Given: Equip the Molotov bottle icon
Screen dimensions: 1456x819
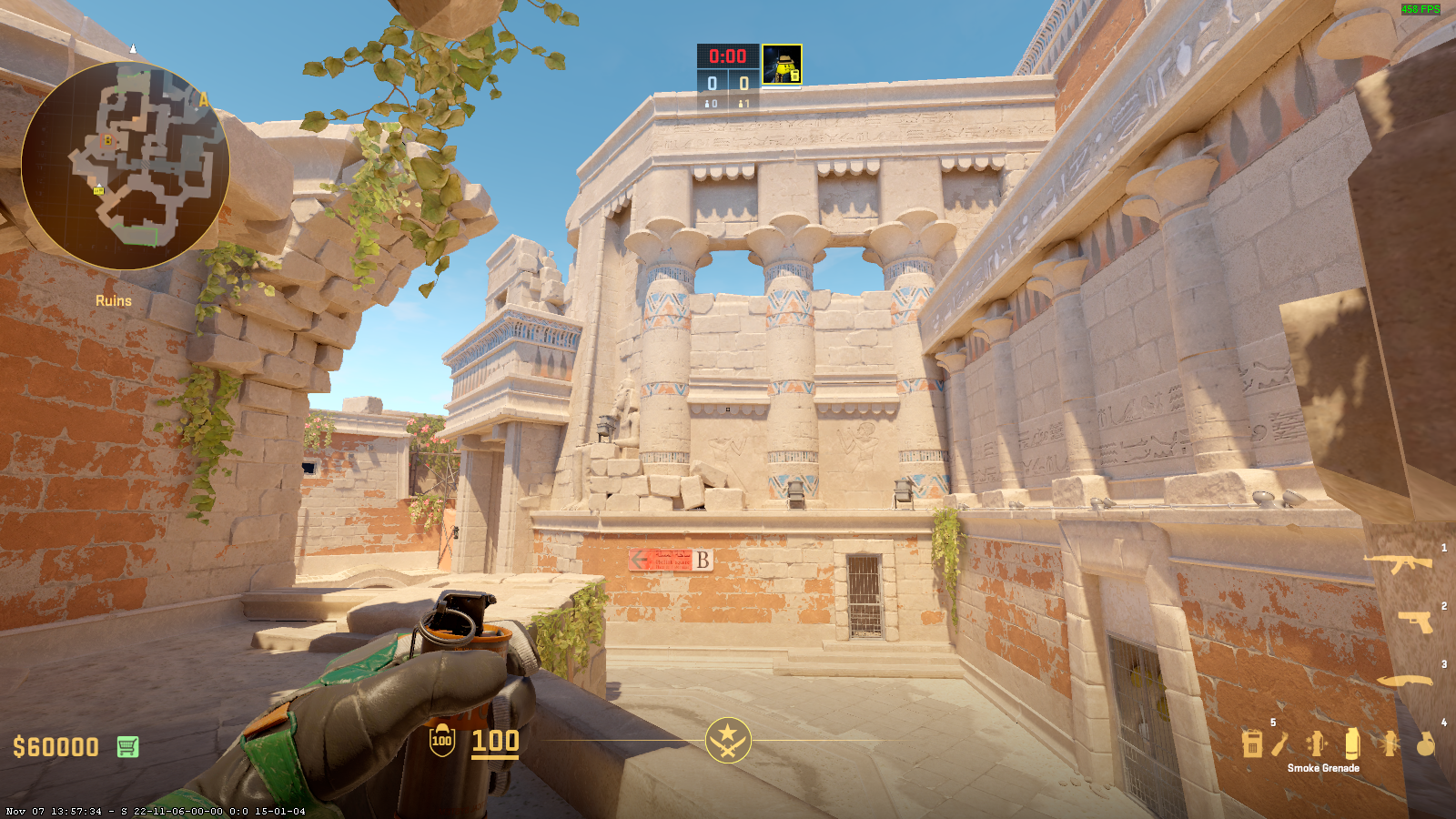Looking at the screenshot, I should tap(1280, 743).
